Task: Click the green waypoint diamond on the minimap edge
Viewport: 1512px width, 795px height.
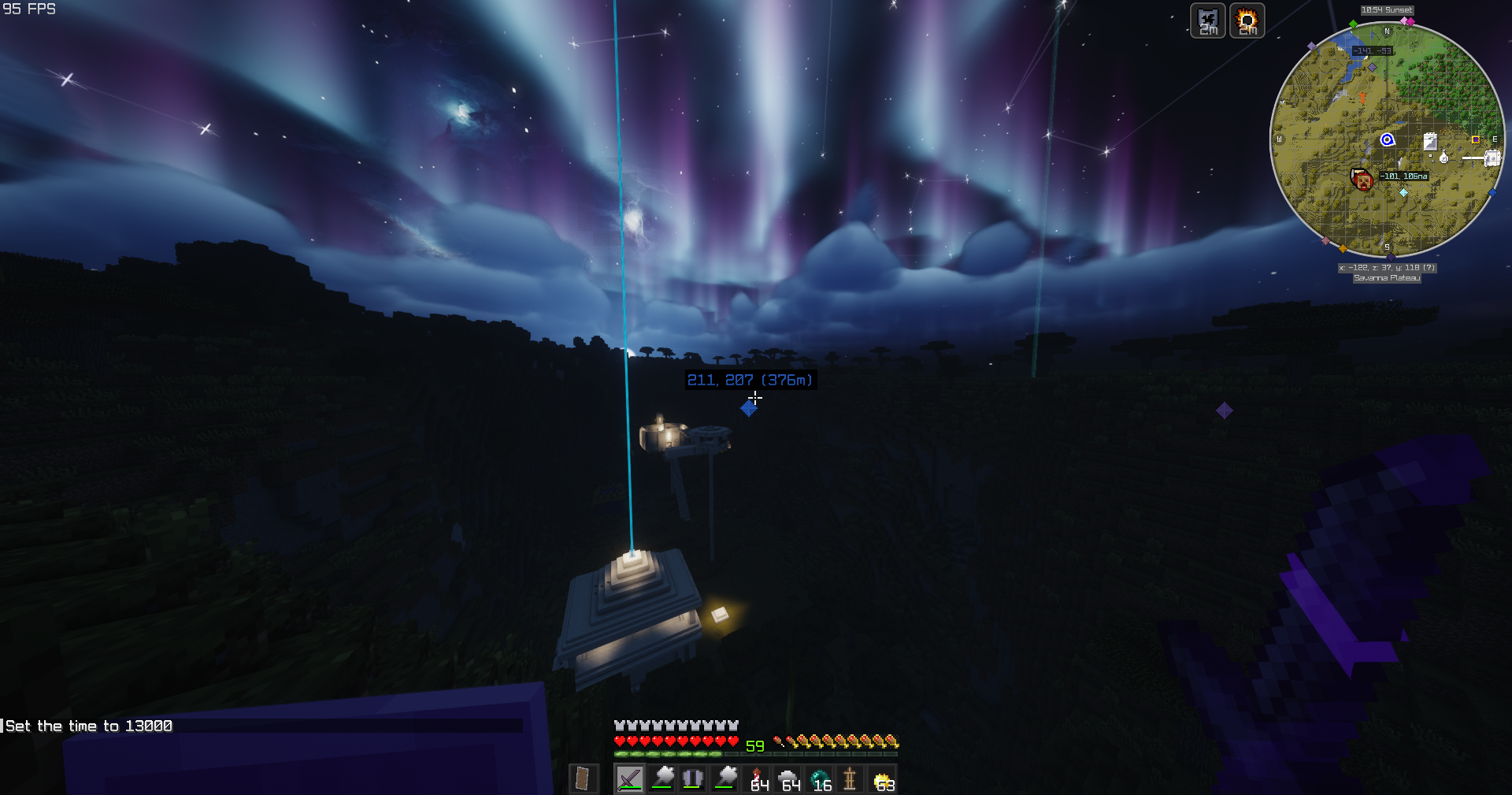Action: (x=1353, y=24)
